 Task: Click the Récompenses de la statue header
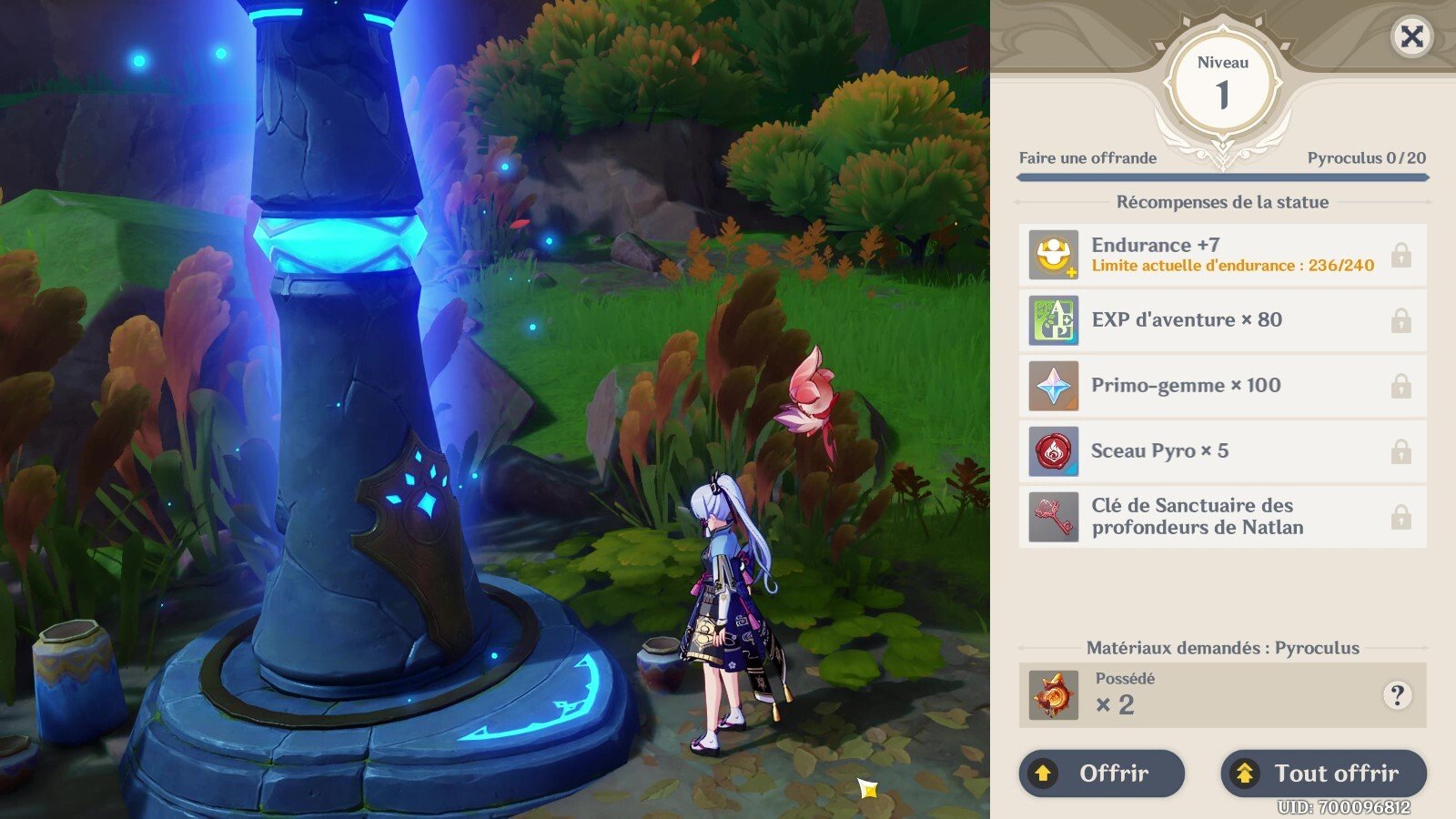1224,202
